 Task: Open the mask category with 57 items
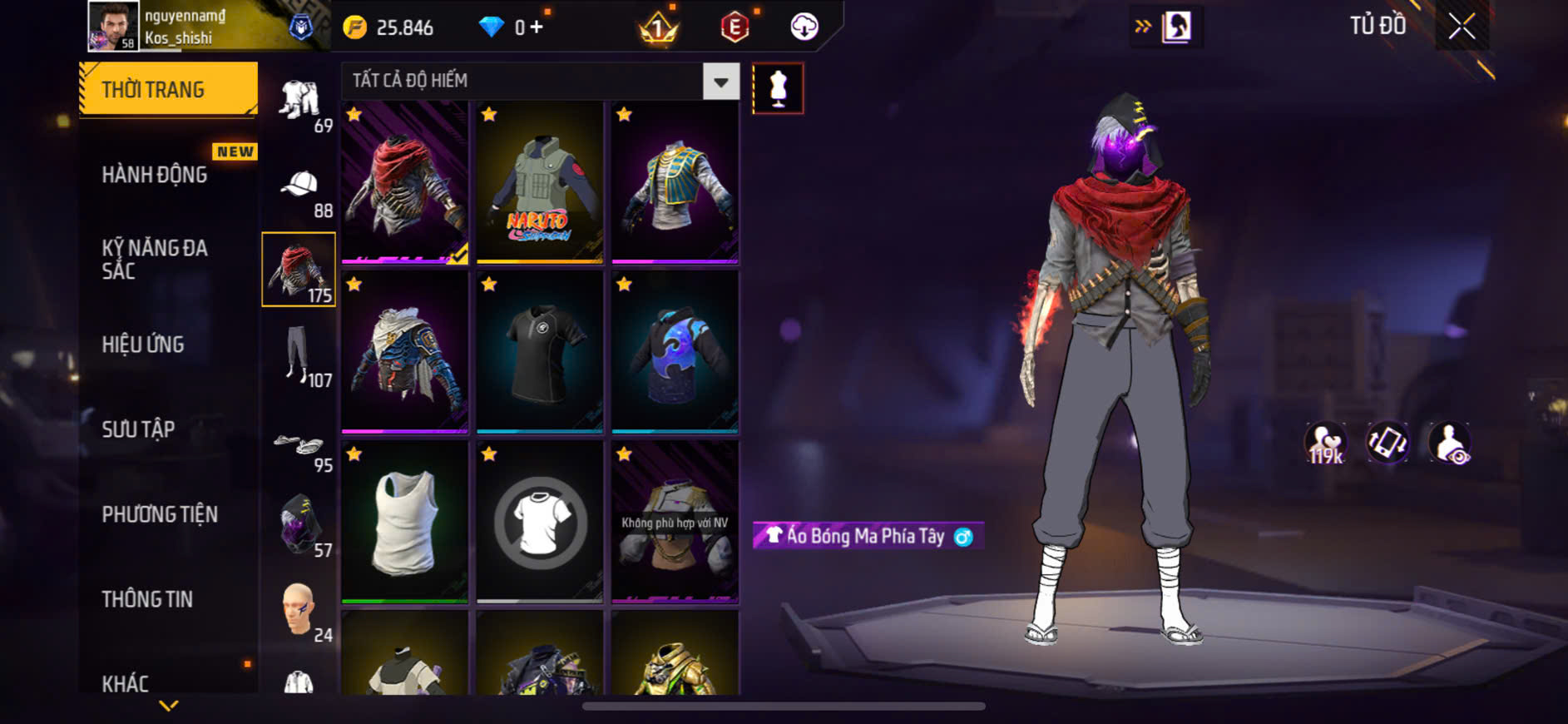coord(299,524)
